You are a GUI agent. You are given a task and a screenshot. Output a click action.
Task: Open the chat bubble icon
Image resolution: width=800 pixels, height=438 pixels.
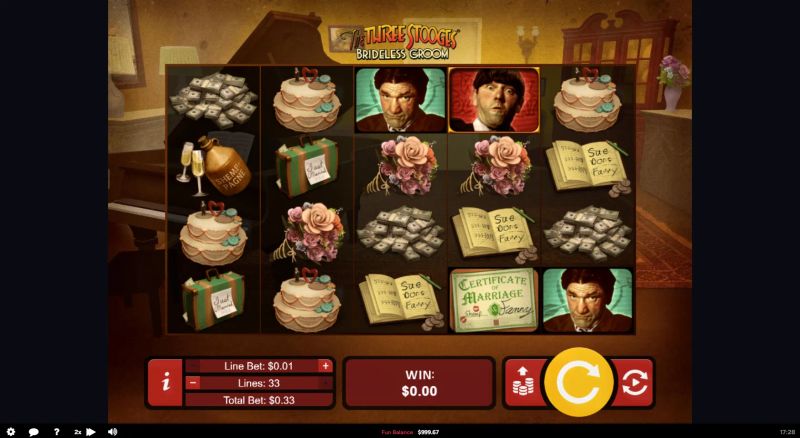coord(34,432)
